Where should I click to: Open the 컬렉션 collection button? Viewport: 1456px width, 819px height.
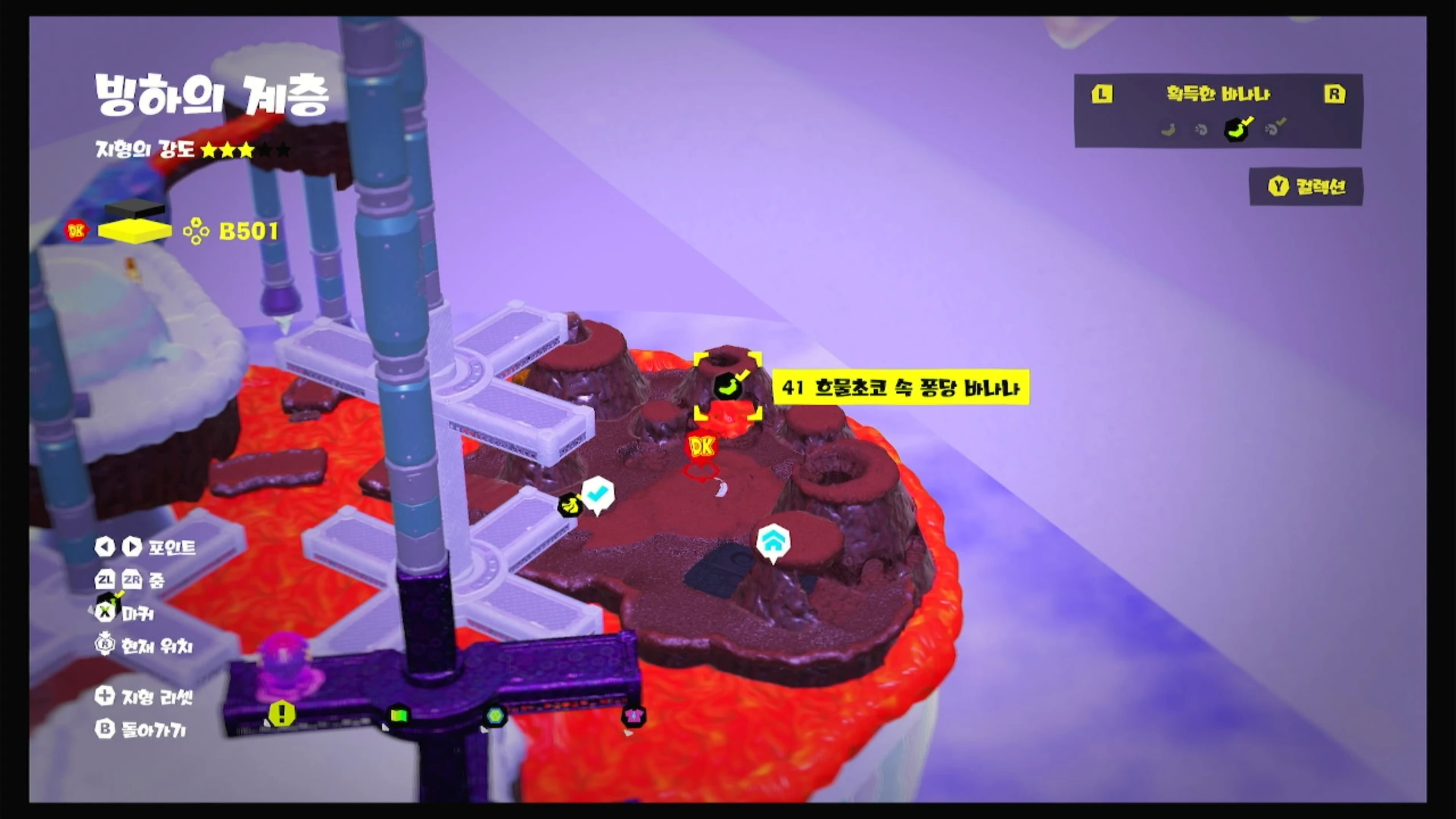point(1306,187)
